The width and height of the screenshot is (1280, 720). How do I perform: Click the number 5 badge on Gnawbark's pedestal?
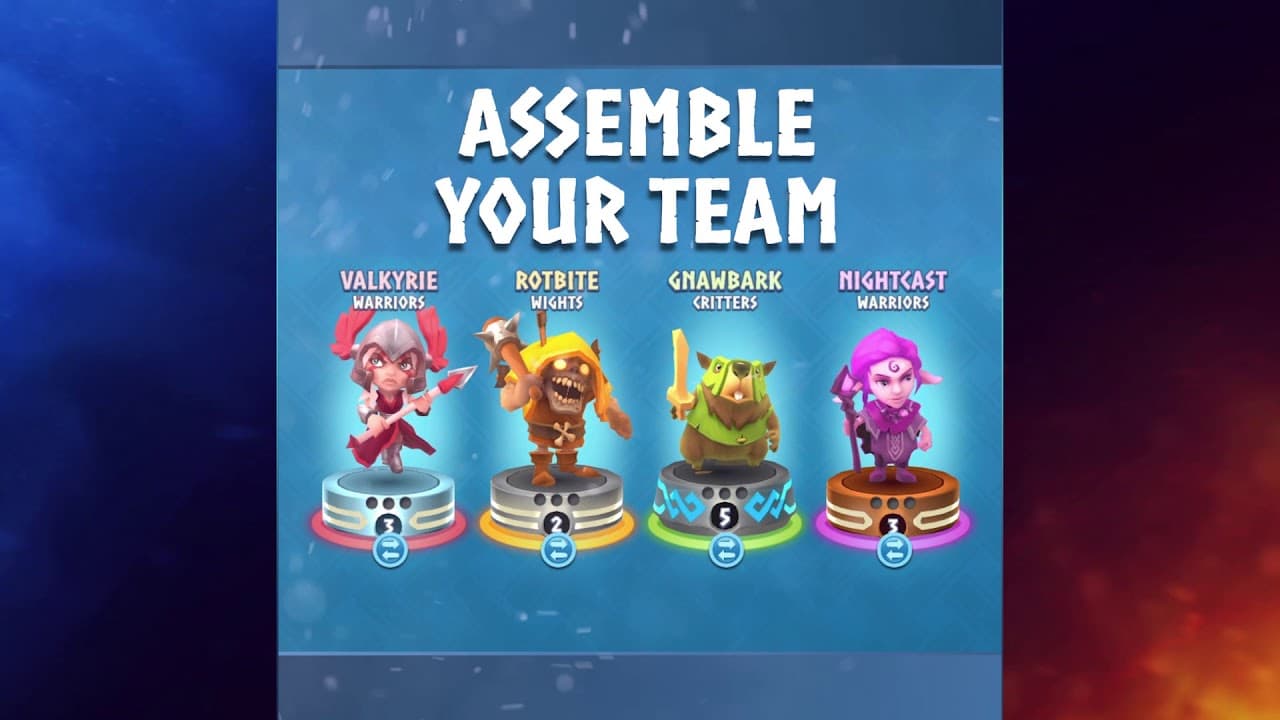coord(725,519)
